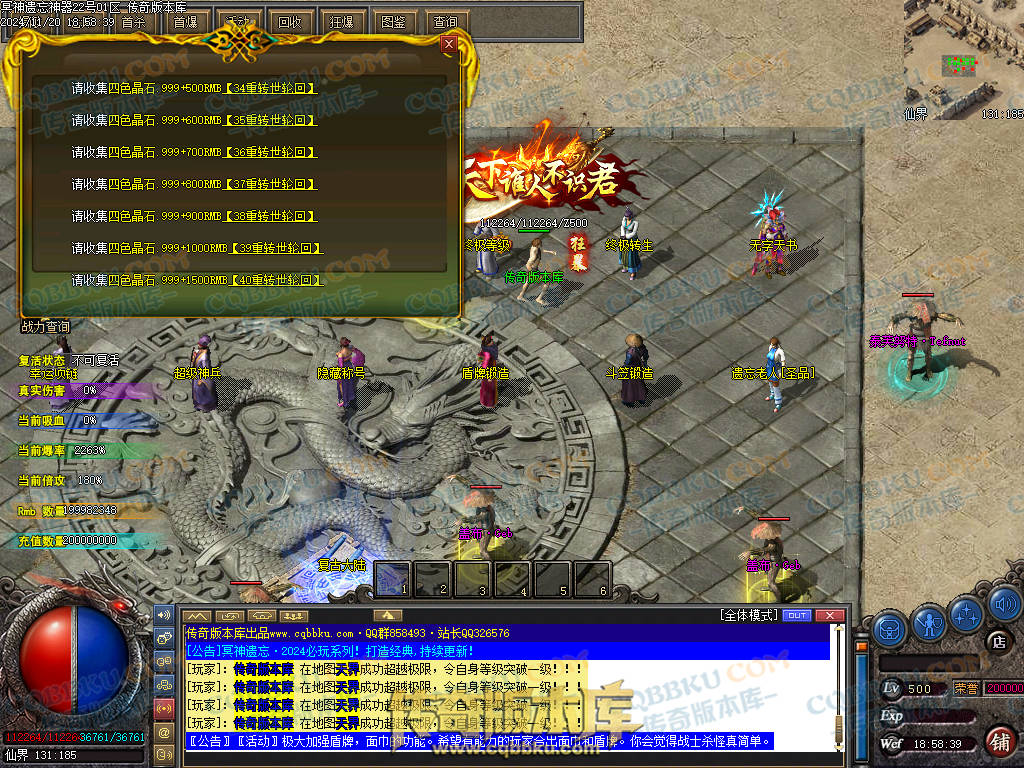Viewport: 1024px width, 768px height.
Task: Open the 图鉴 codex menu
Action: pos(393,21)
